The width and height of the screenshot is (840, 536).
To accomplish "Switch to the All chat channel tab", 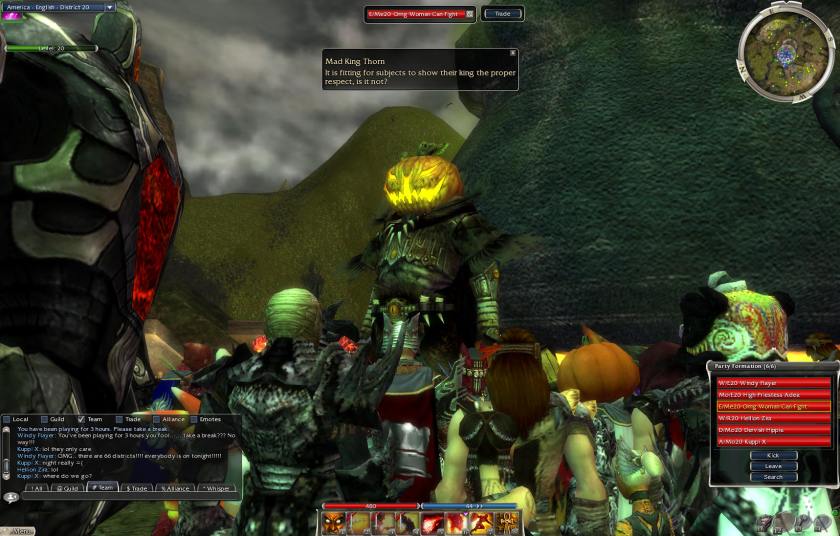I will 37,488.
